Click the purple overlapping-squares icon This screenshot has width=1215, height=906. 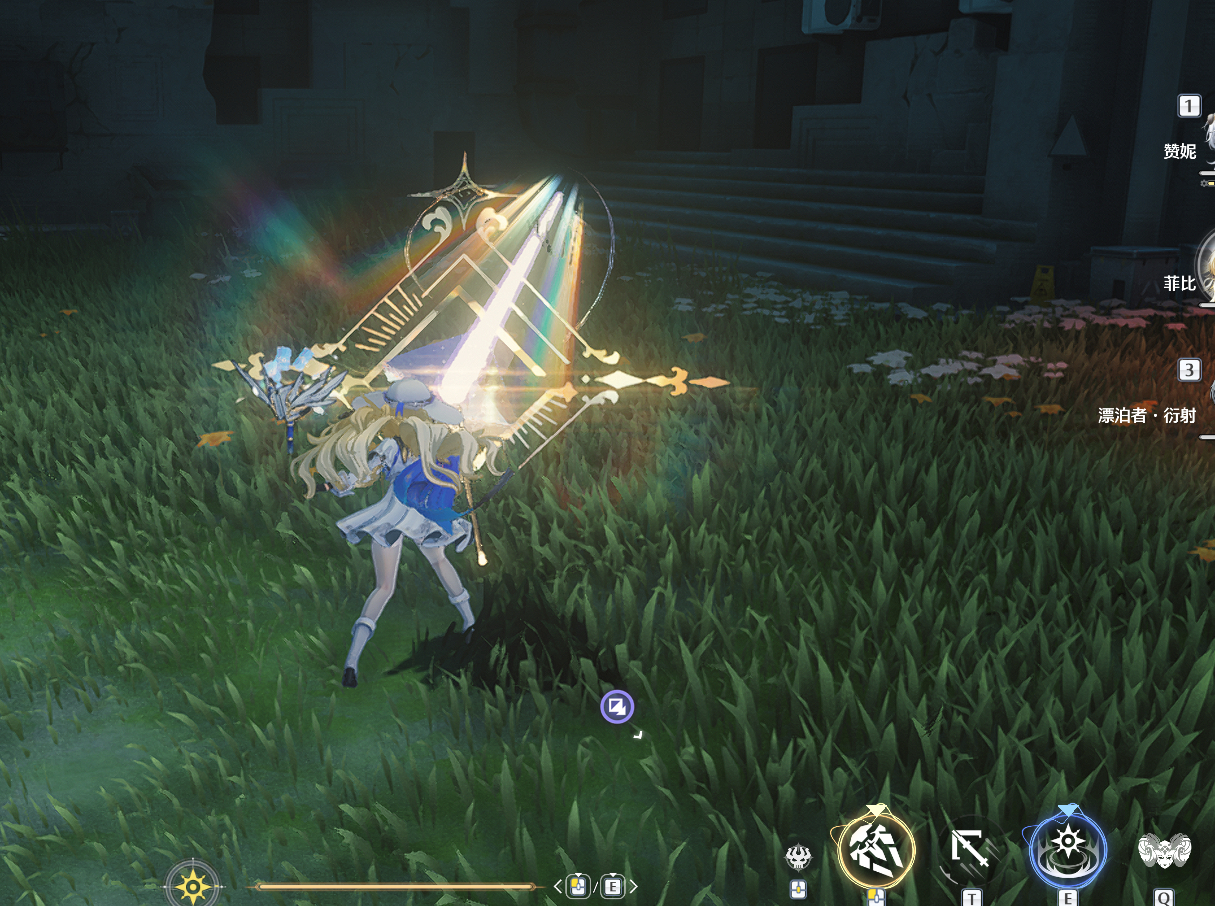[x=617, y=708]
